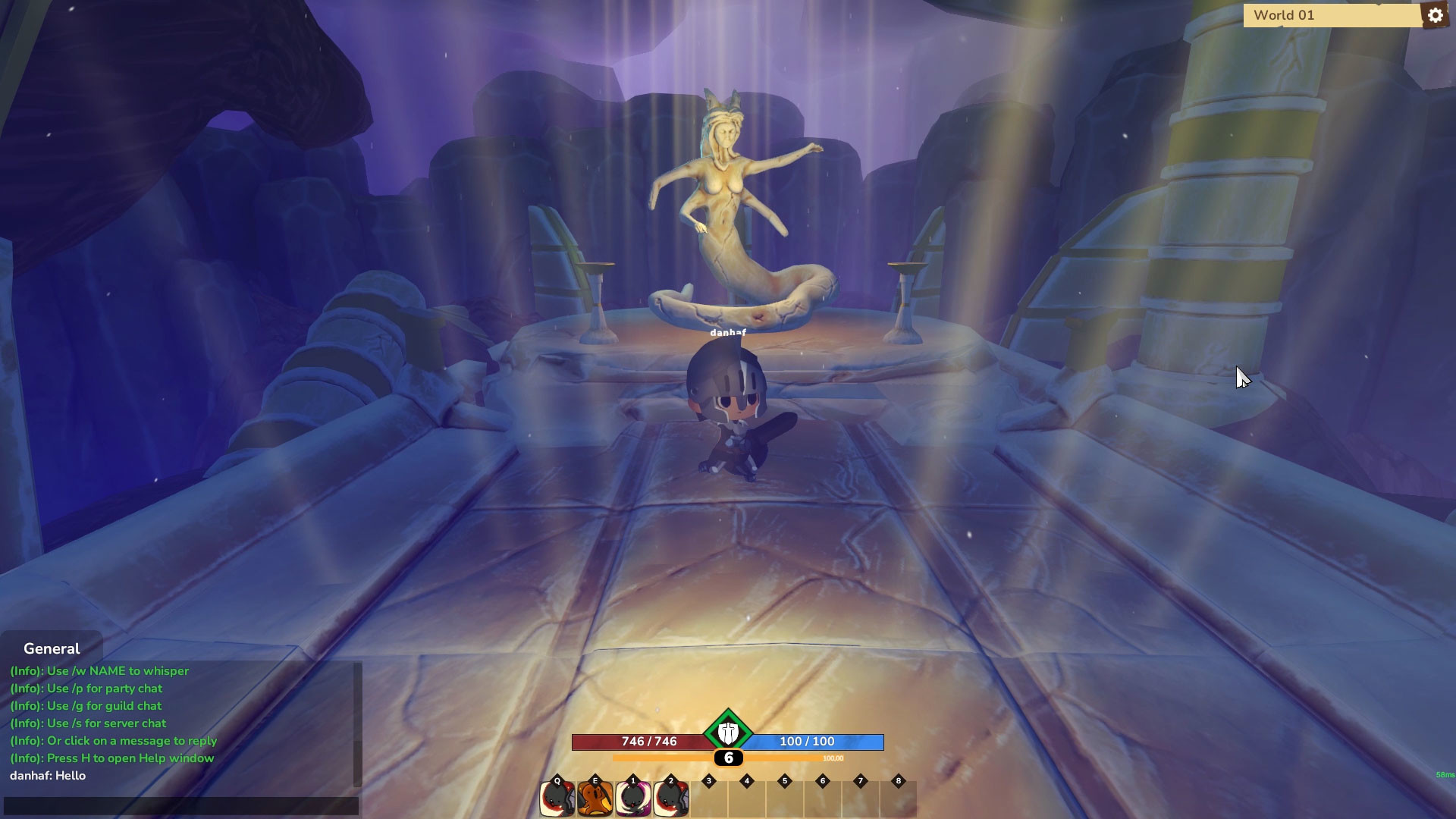This screenshot has height=819, width=1456.
Task: Click danhaf's Hello message to reply
Action: 47,775
